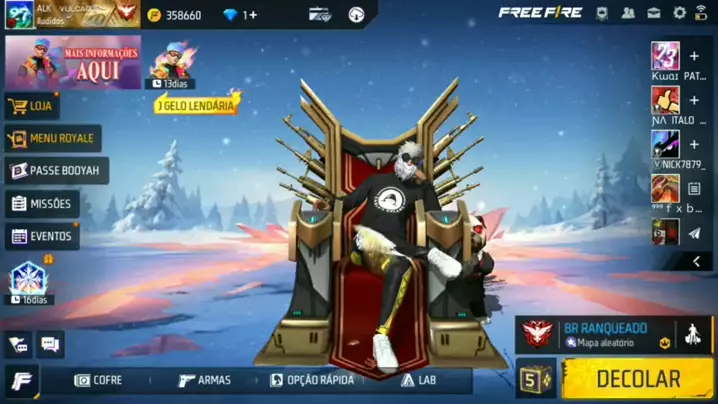
Task: Click the MAIS INFORMAÇÕES AQUI banner
Action: (73, 62)
